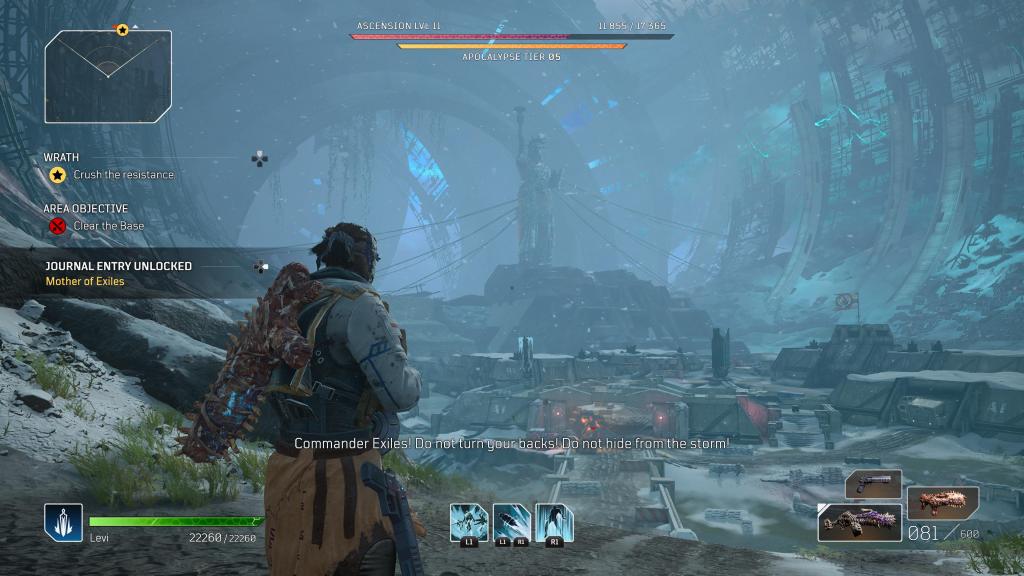Activate the skill showing a standing figure
Image resolution: width=1024 pixels, height=576 pixels.
point(554,521)
